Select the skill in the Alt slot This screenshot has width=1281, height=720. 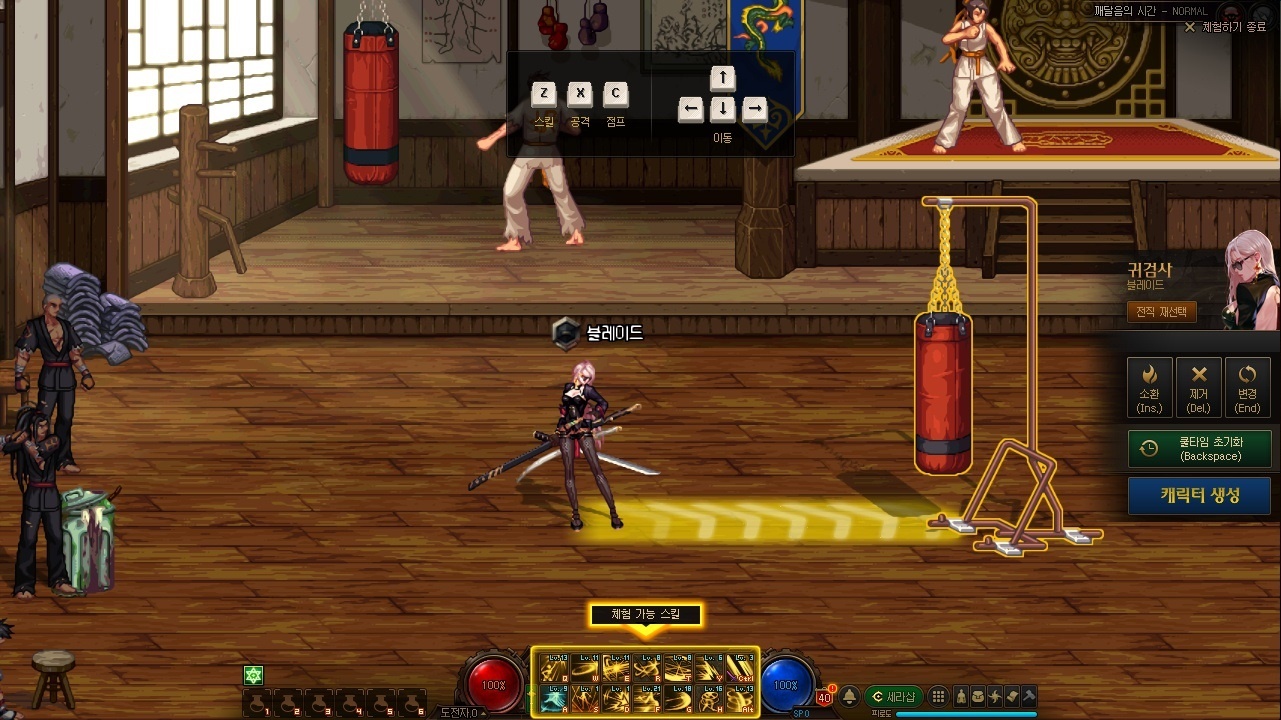tap(741, 698)
